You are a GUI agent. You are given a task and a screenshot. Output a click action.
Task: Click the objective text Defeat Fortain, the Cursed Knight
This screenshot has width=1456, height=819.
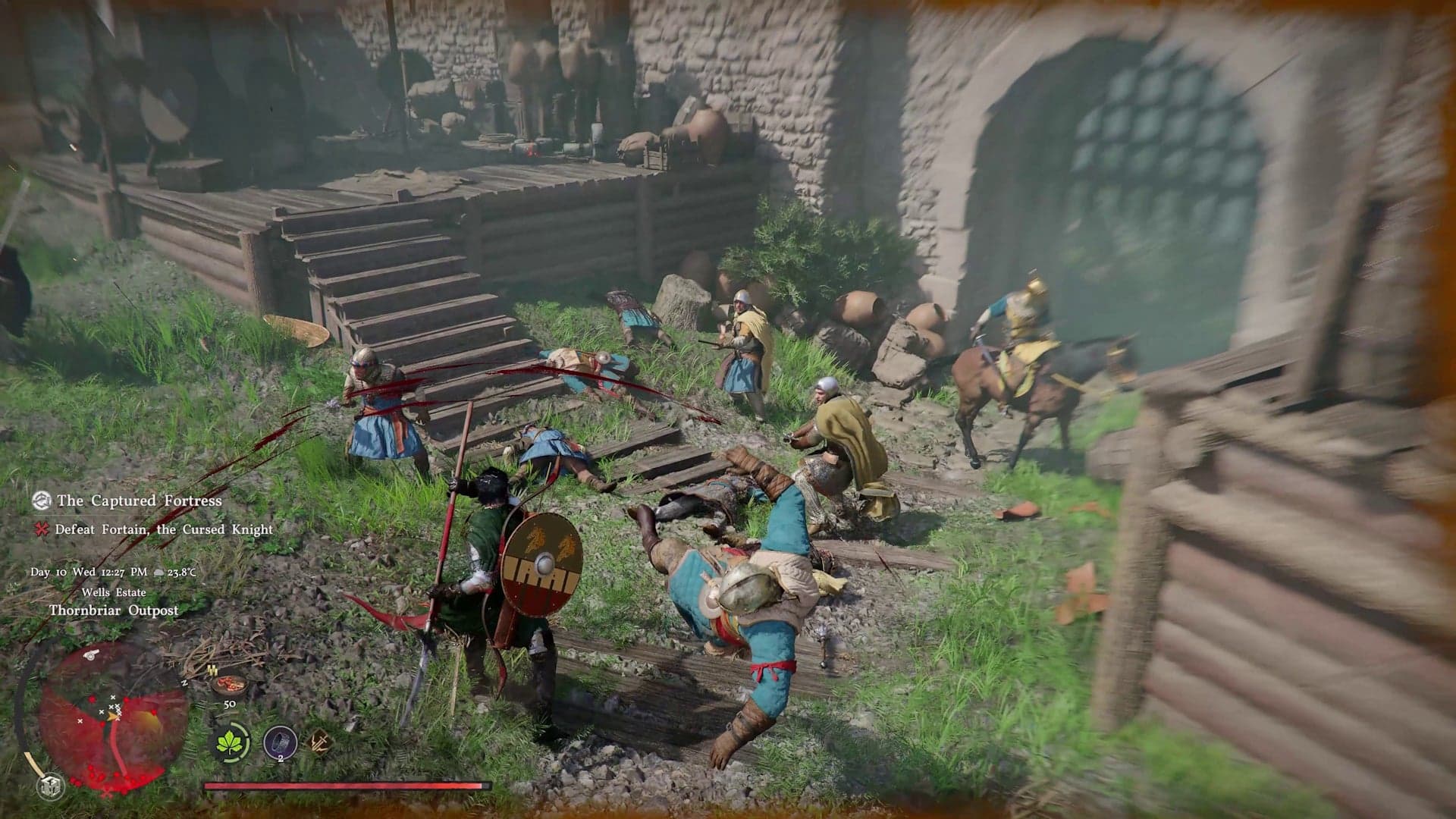165,530
